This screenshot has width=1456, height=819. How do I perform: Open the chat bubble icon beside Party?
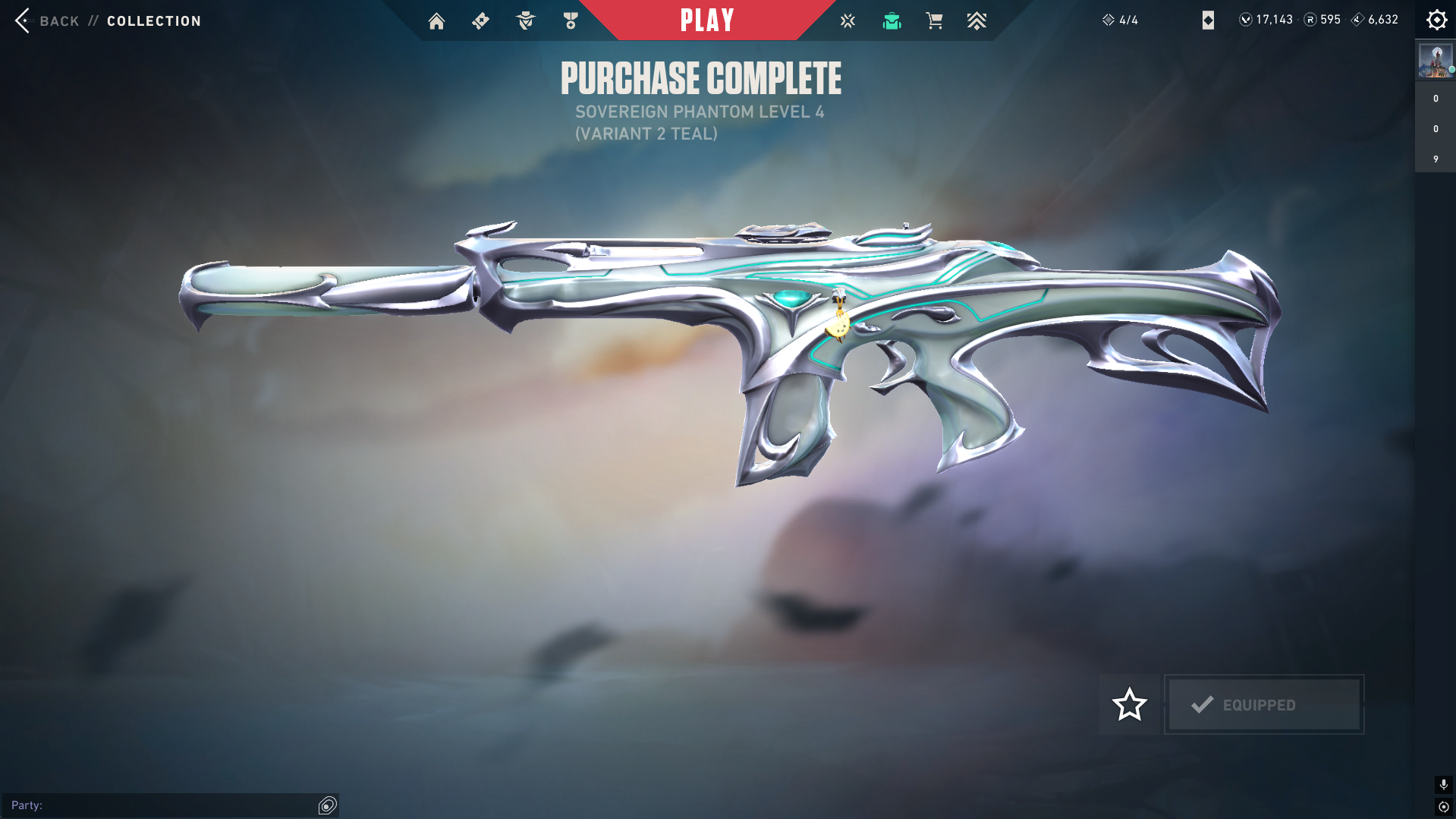click(x=328, y=805)
